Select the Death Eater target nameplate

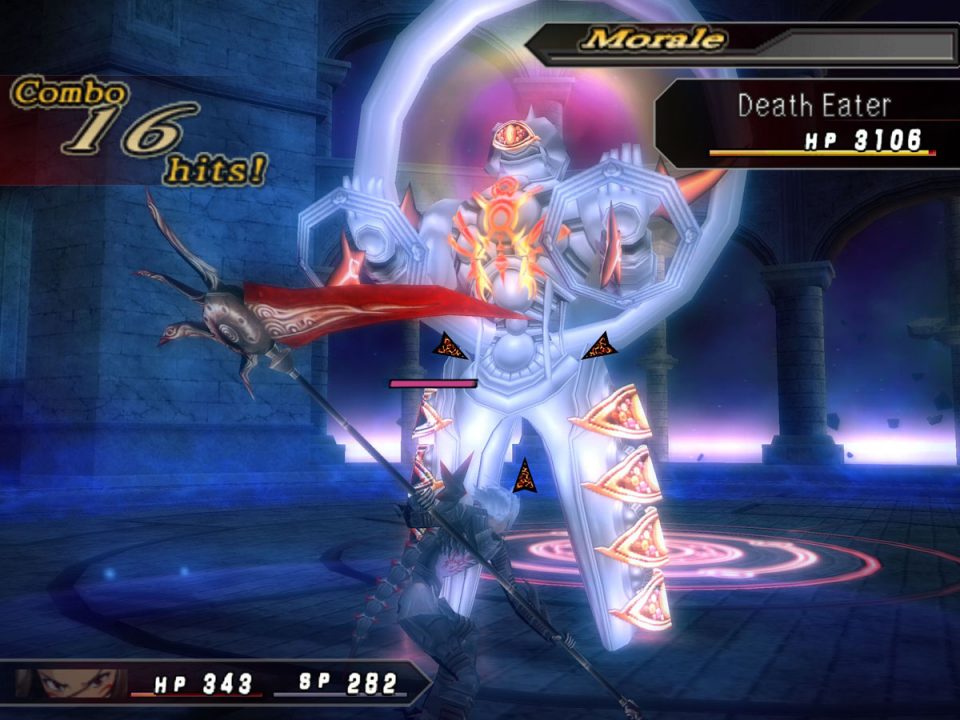813,107
